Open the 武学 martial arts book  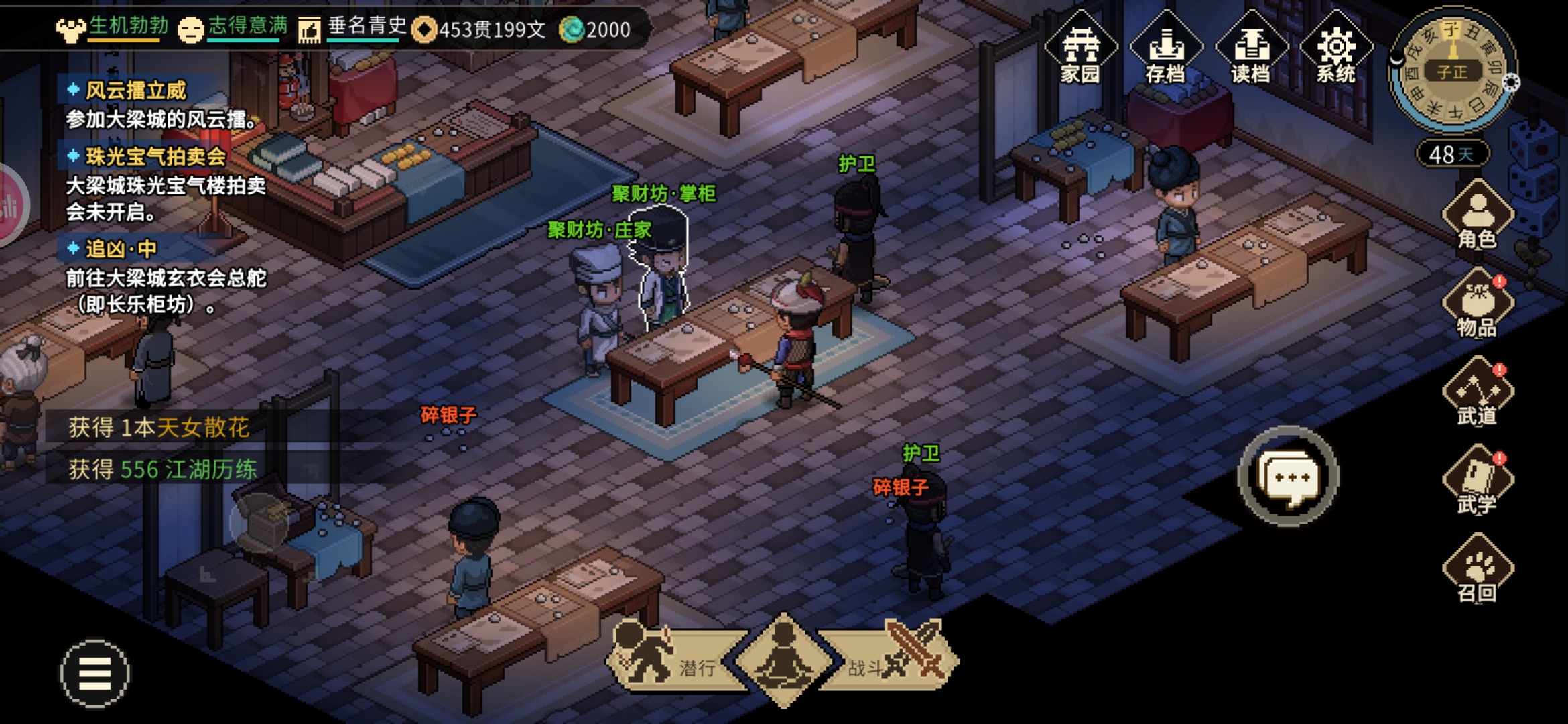(1478, 481)
